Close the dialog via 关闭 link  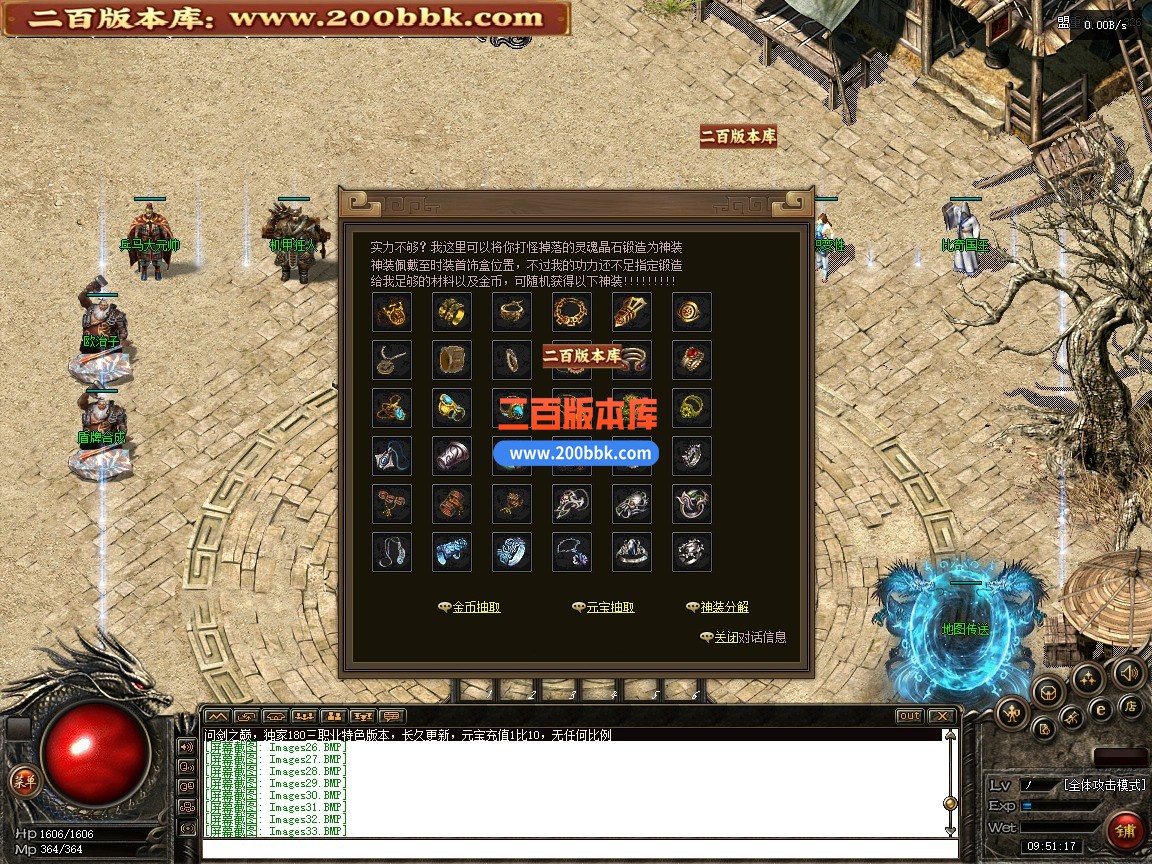tap(726, 637)
